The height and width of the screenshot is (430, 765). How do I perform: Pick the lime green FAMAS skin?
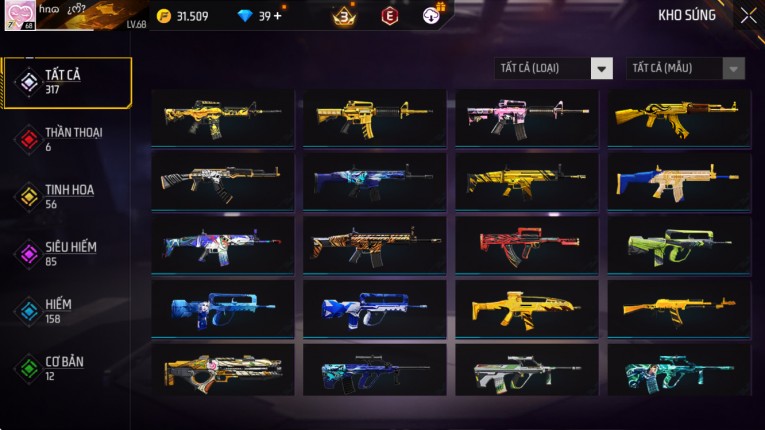tap(679, 245)
